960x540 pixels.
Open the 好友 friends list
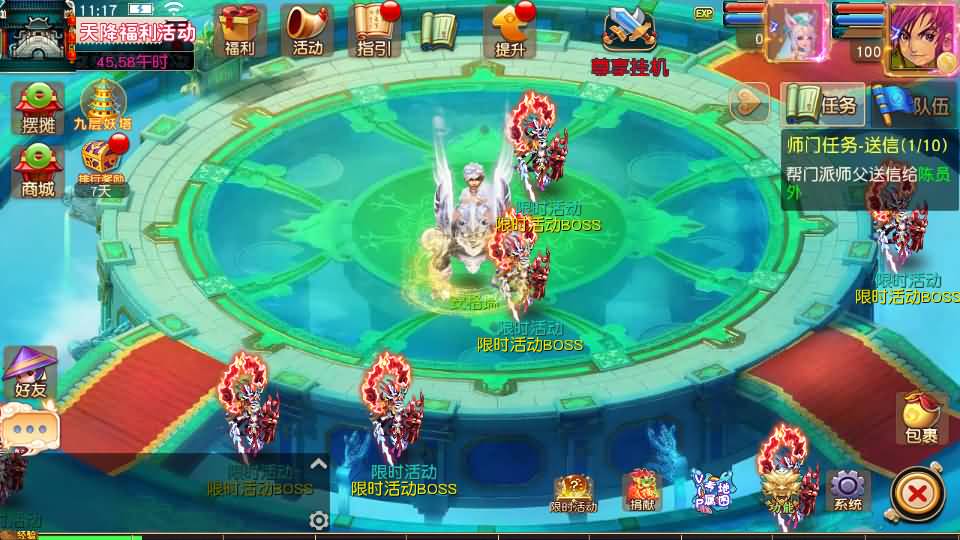point(29,374)
